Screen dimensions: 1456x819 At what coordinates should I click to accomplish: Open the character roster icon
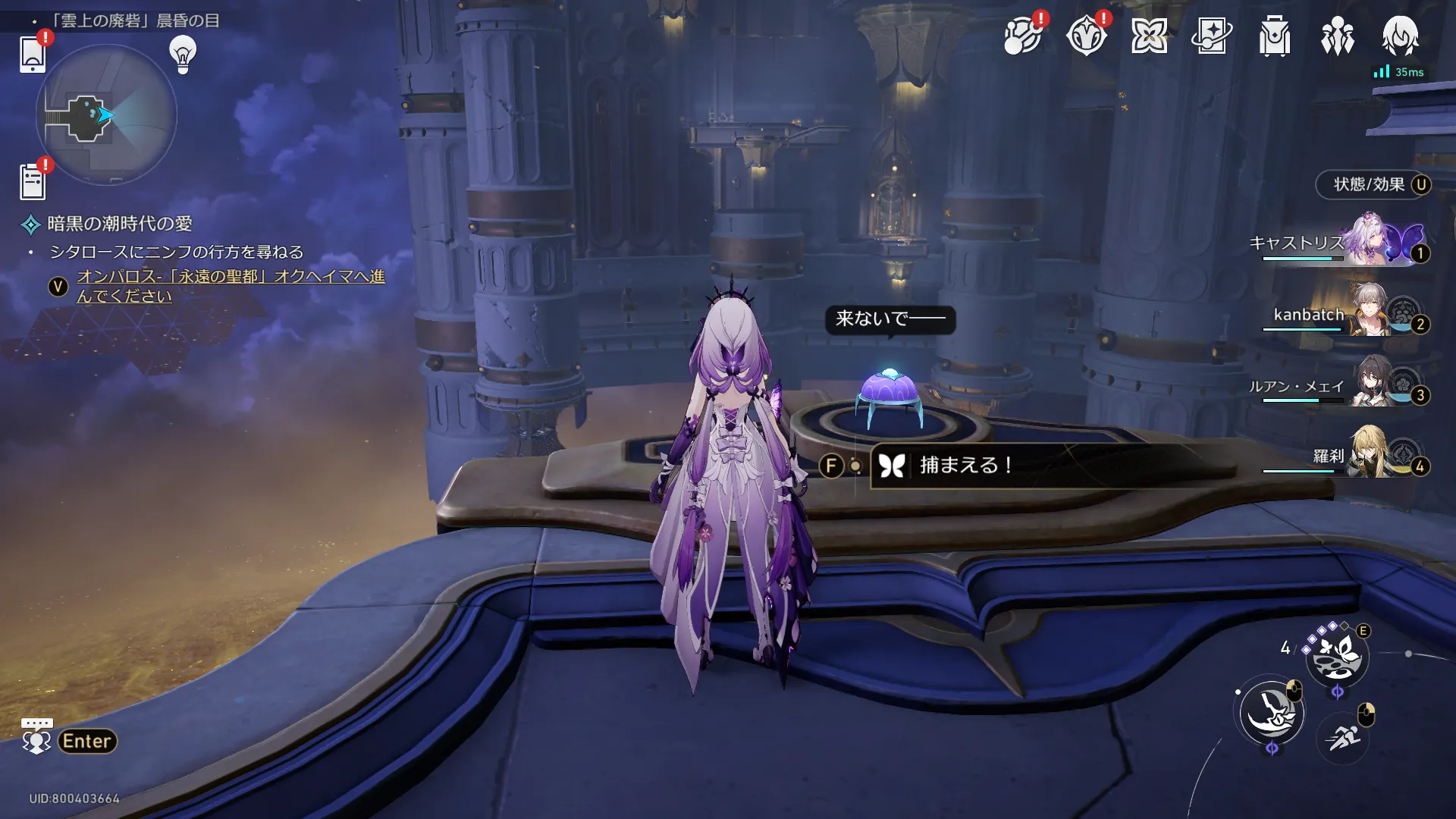coord(1400,36)
